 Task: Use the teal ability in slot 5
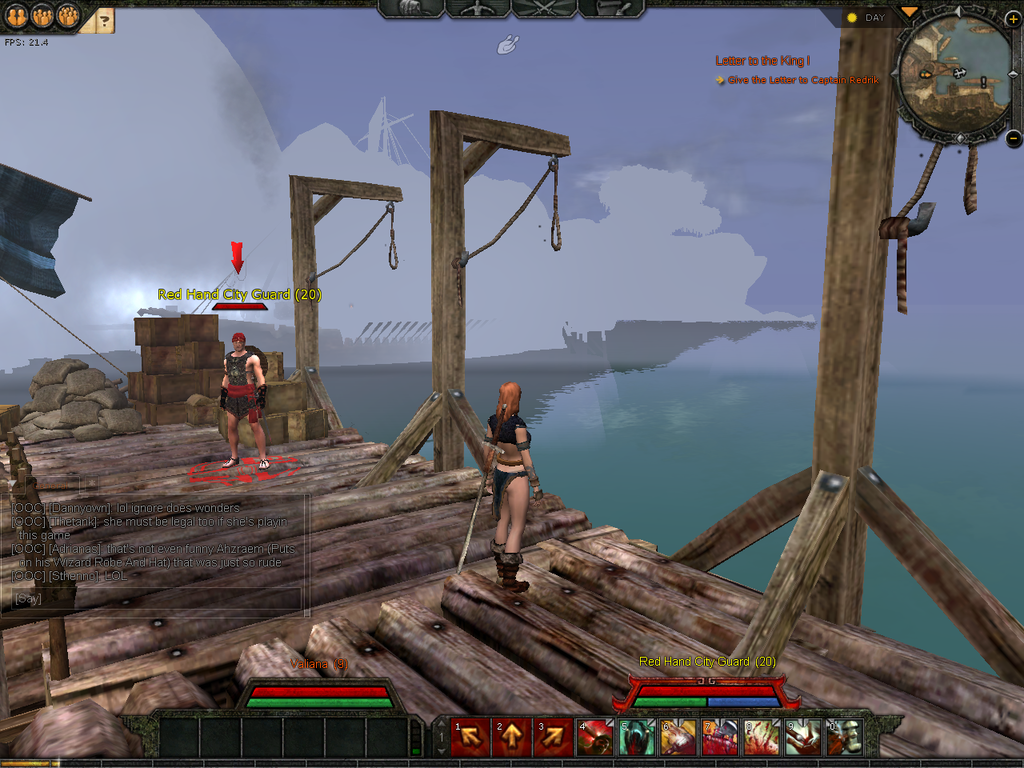coord(637,738)
